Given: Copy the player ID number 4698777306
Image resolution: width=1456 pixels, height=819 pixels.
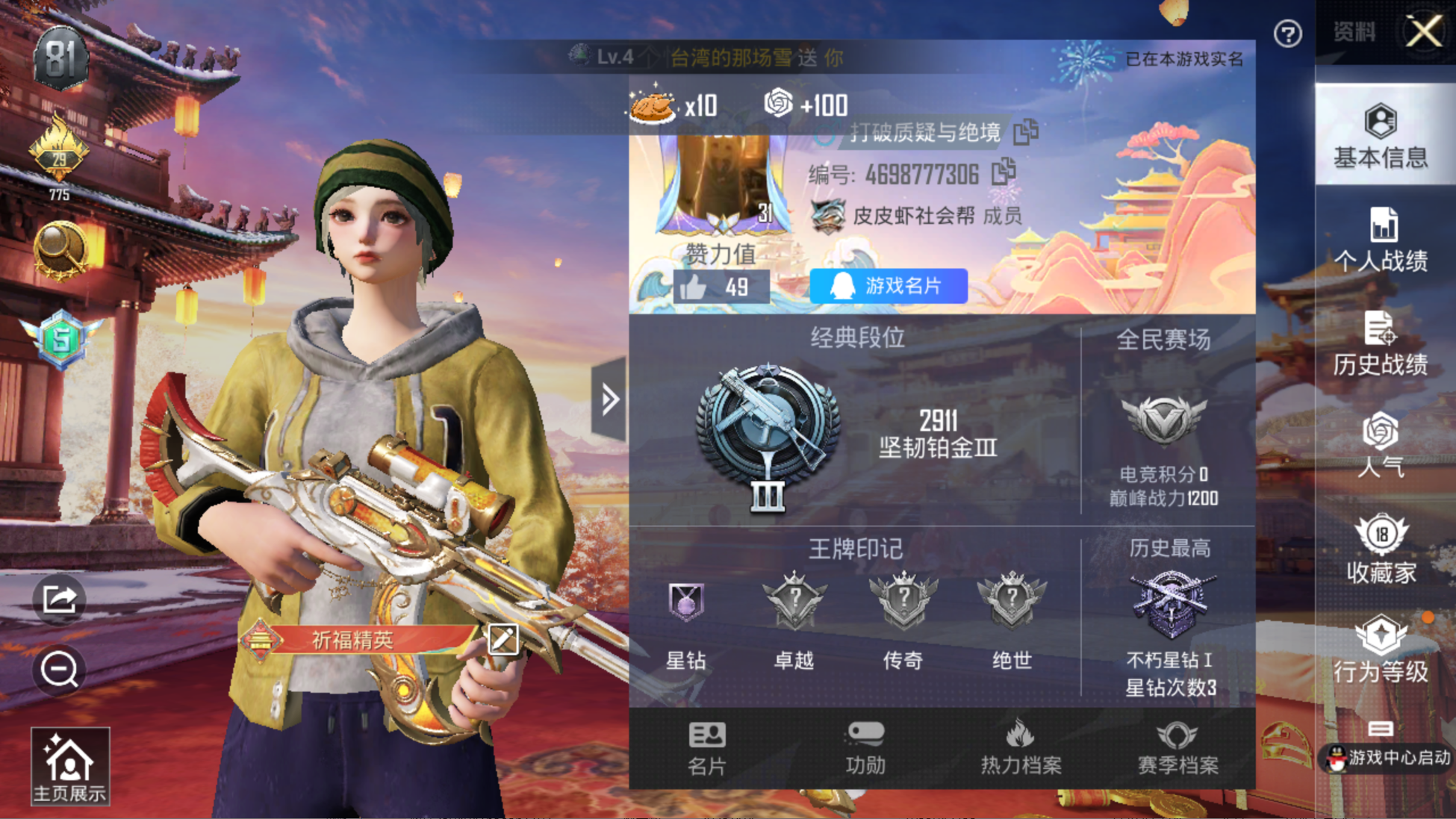Looking at the screenshot, I should pyautogui.click(x=1004, y=172).
